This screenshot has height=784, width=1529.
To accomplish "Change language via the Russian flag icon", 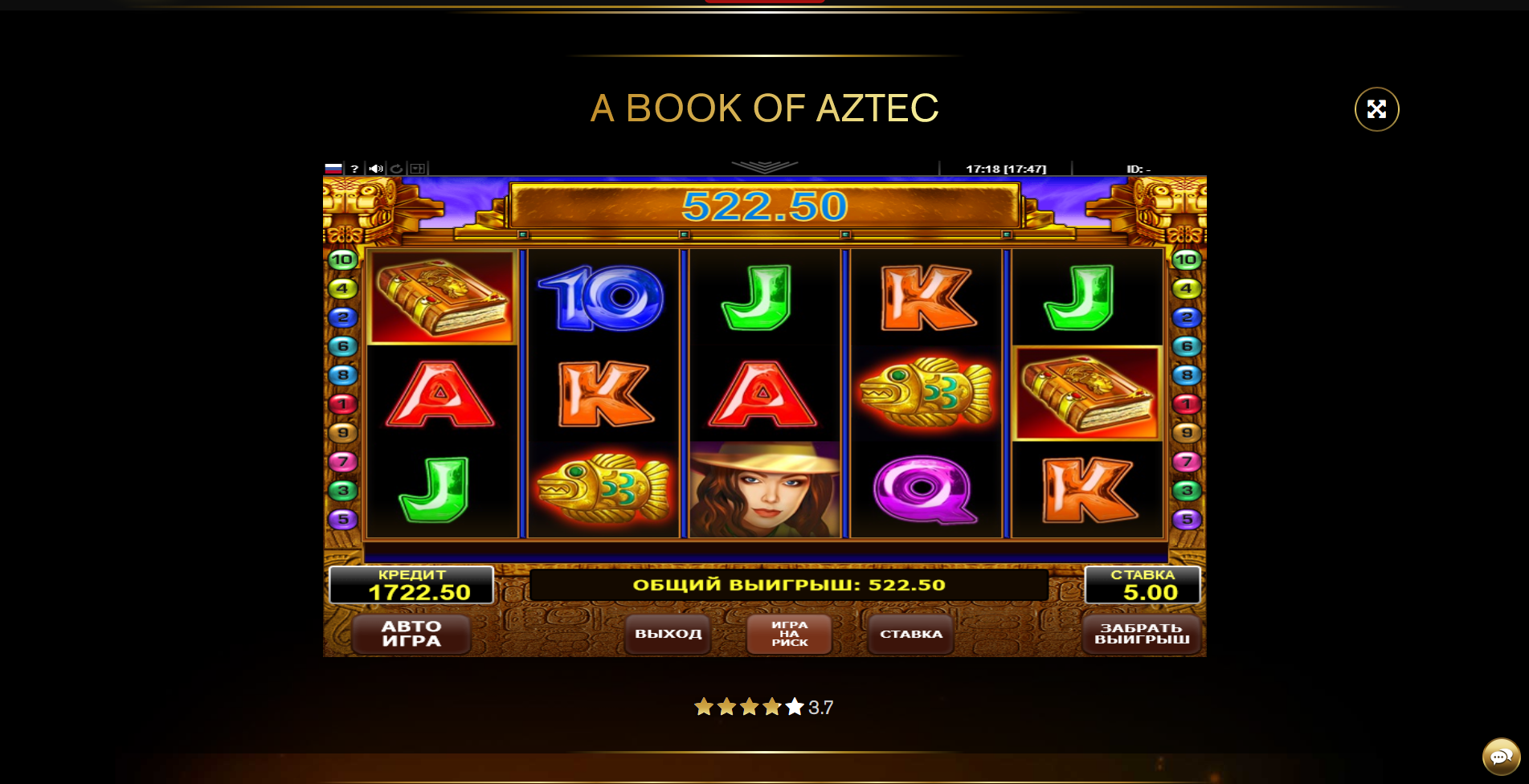I will pos(333,169).
